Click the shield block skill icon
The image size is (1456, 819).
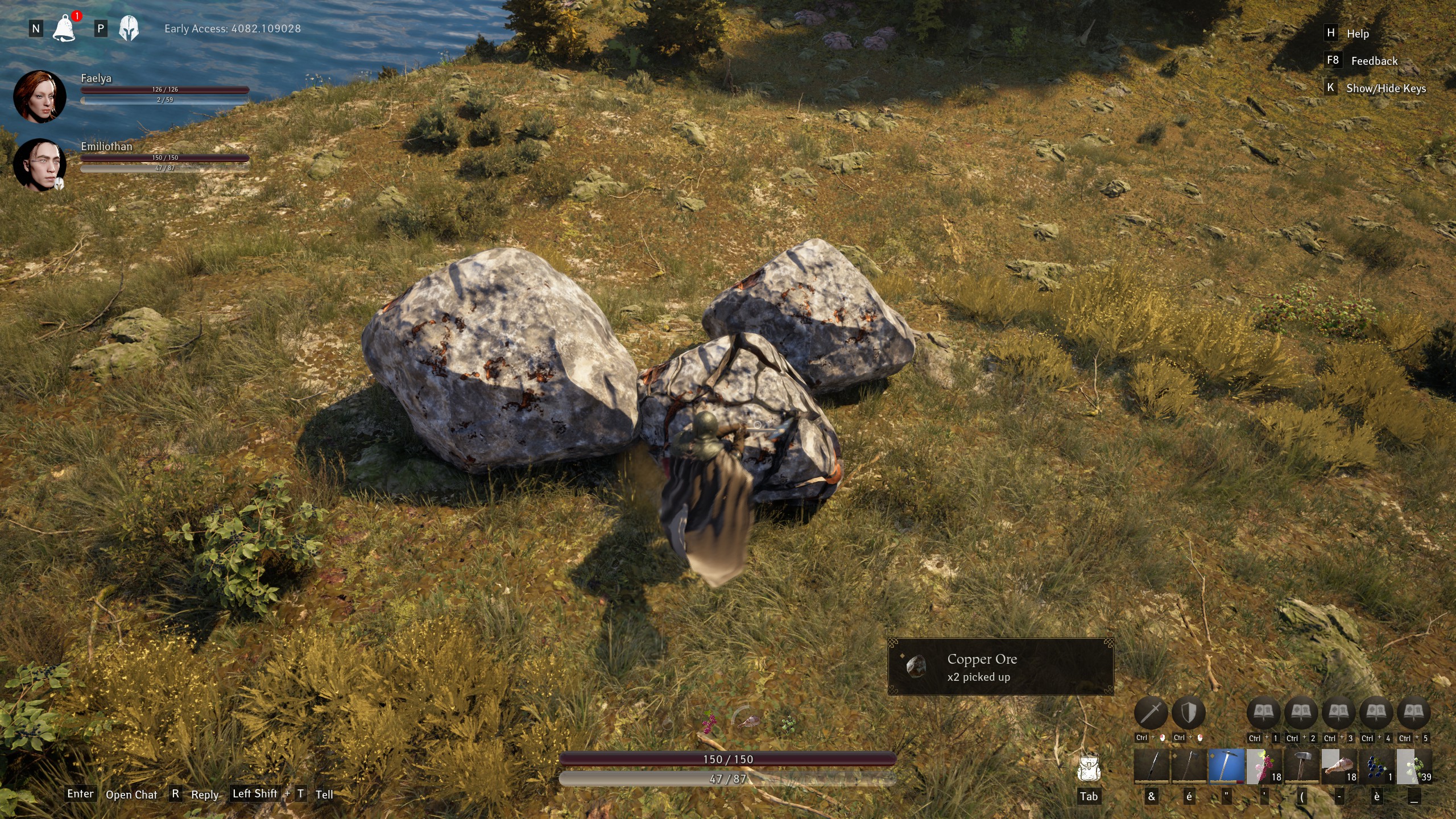pos(1188,712)
